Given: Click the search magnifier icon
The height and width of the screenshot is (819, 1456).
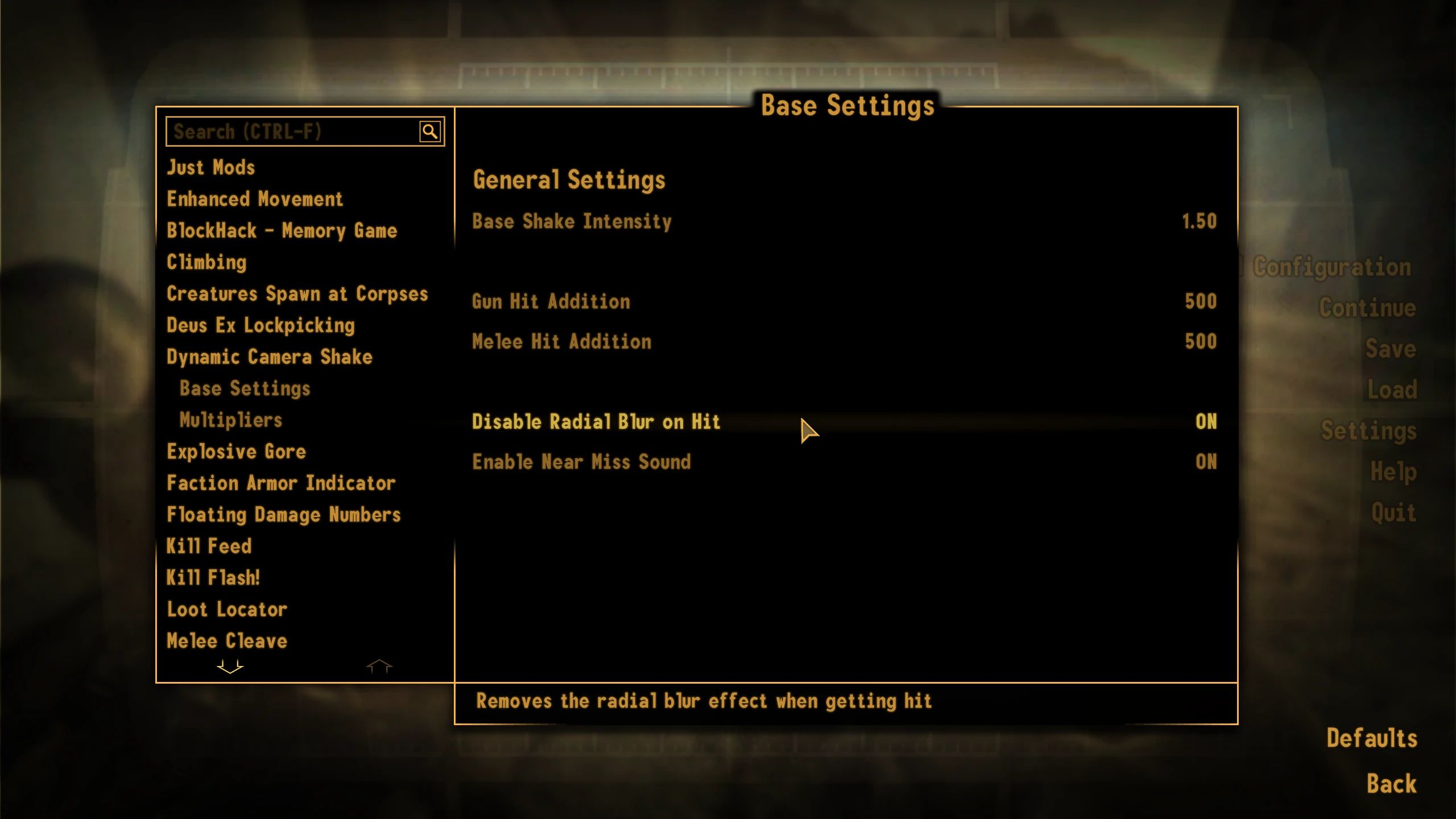Looking at the screenshot, I should [431, 131].
